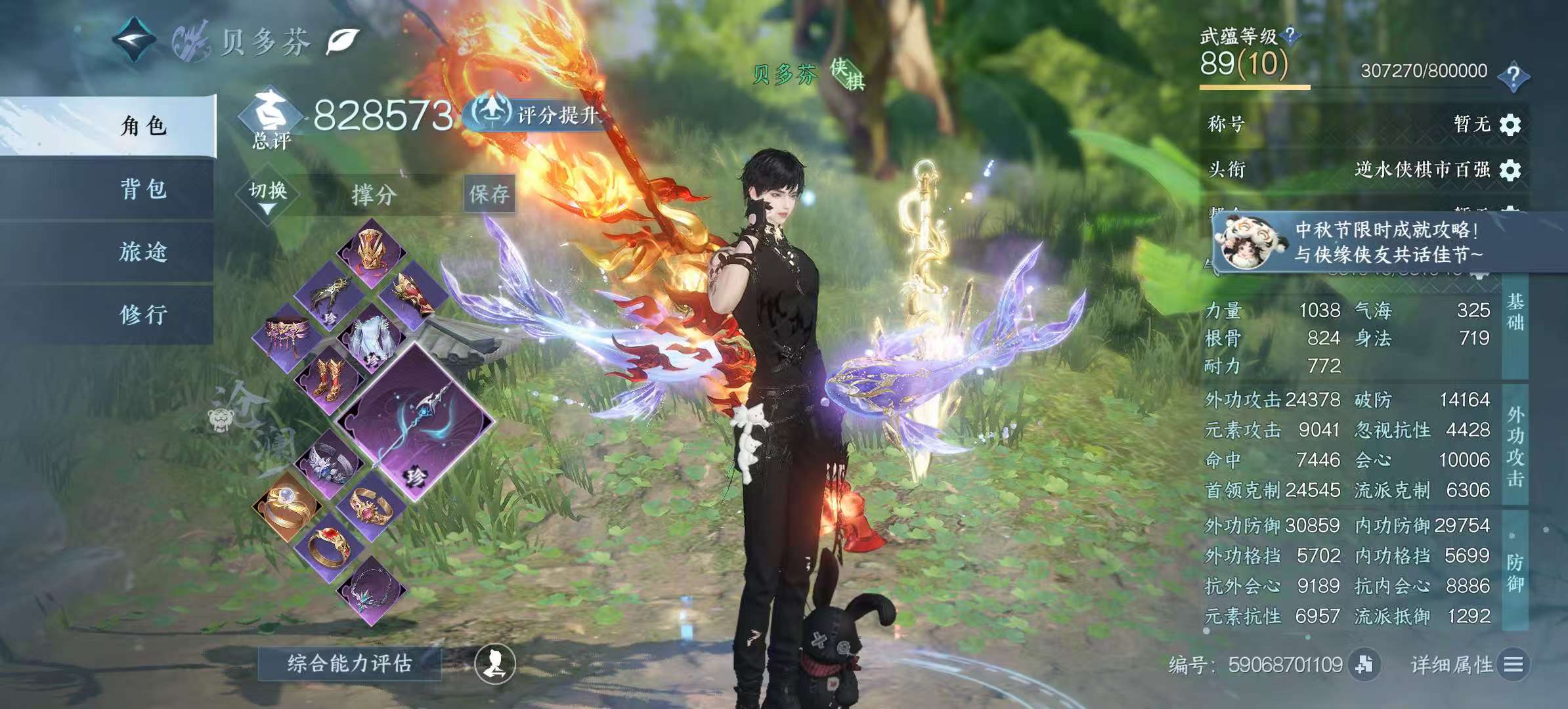The image size is (1568, 709).
Task: Open settings gear for 头衔
Action: pos(1510,170)
